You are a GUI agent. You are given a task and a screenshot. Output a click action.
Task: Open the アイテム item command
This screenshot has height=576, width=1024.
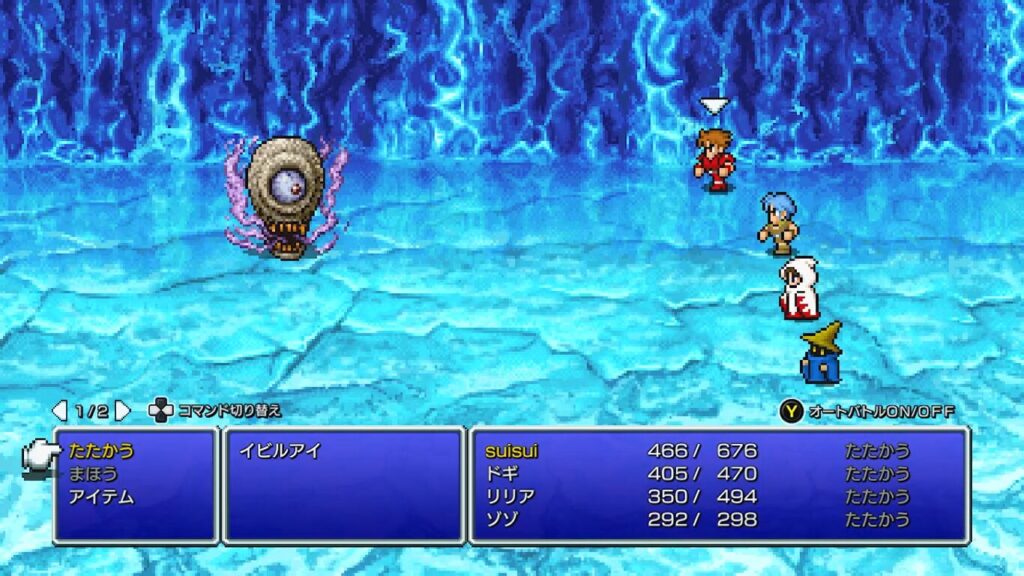[102, 497]
